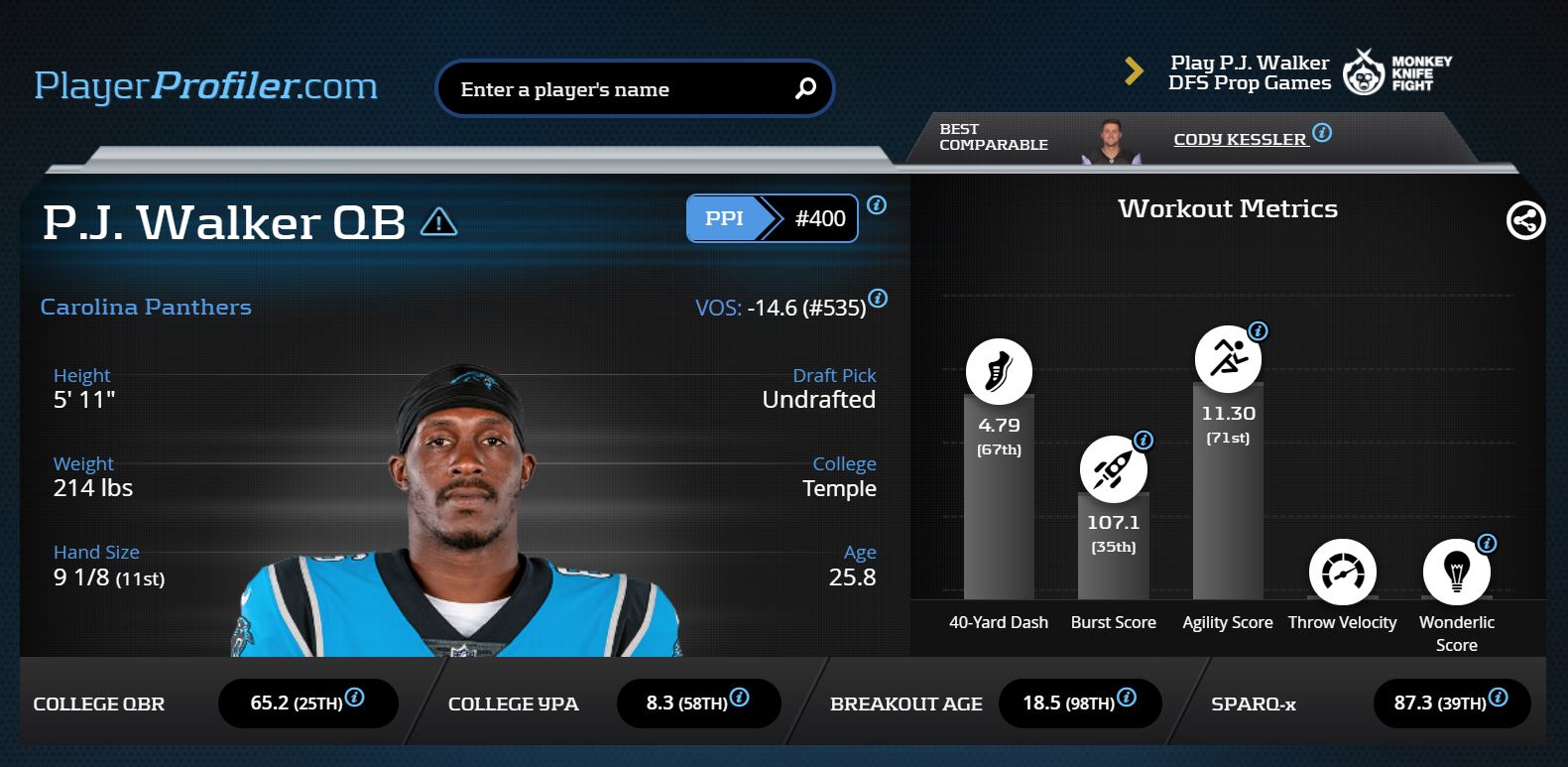The width and height of the screenshot is (1568, 767).
Task: Show info for the best comparable player
Action: (1322, 133)
